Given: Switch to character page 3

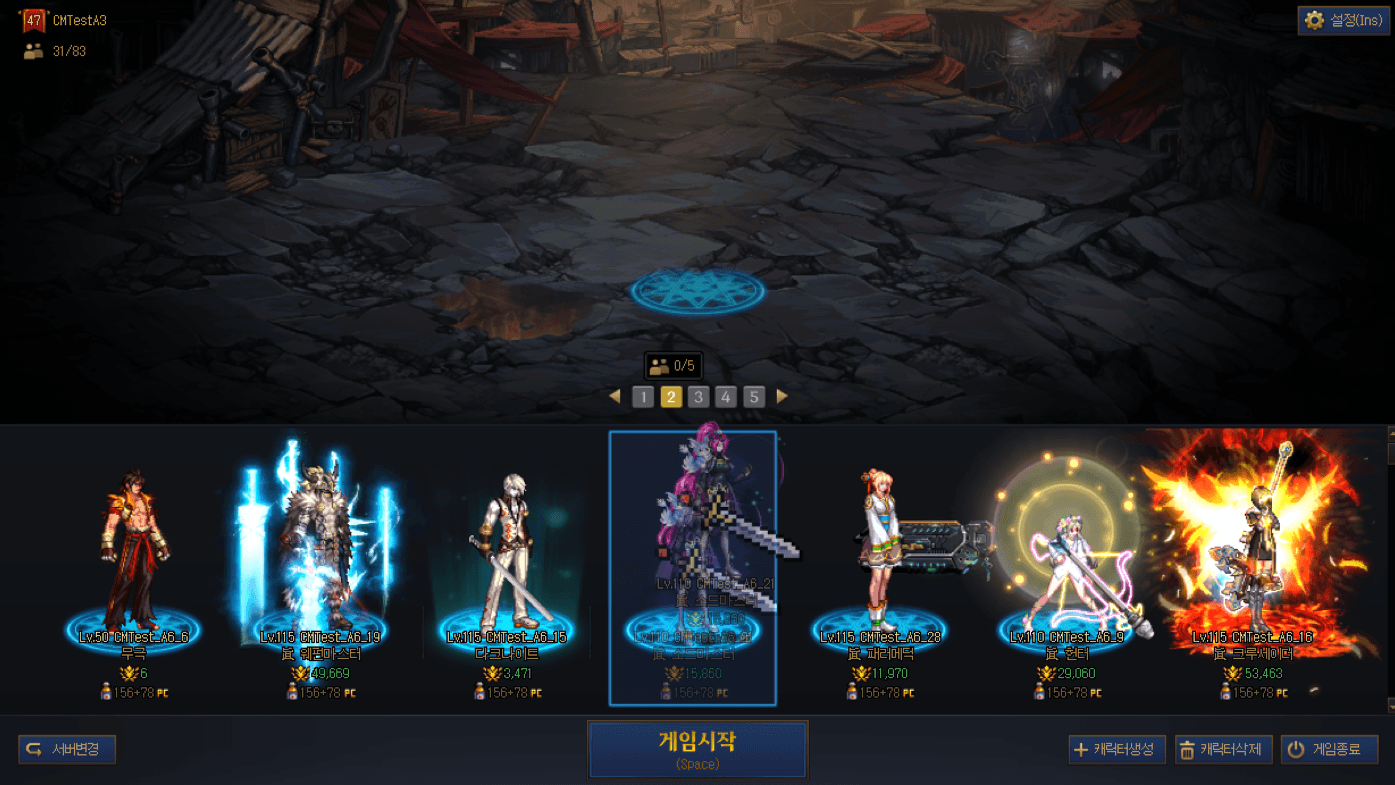Looking at the screenshot, I should 698,397.
